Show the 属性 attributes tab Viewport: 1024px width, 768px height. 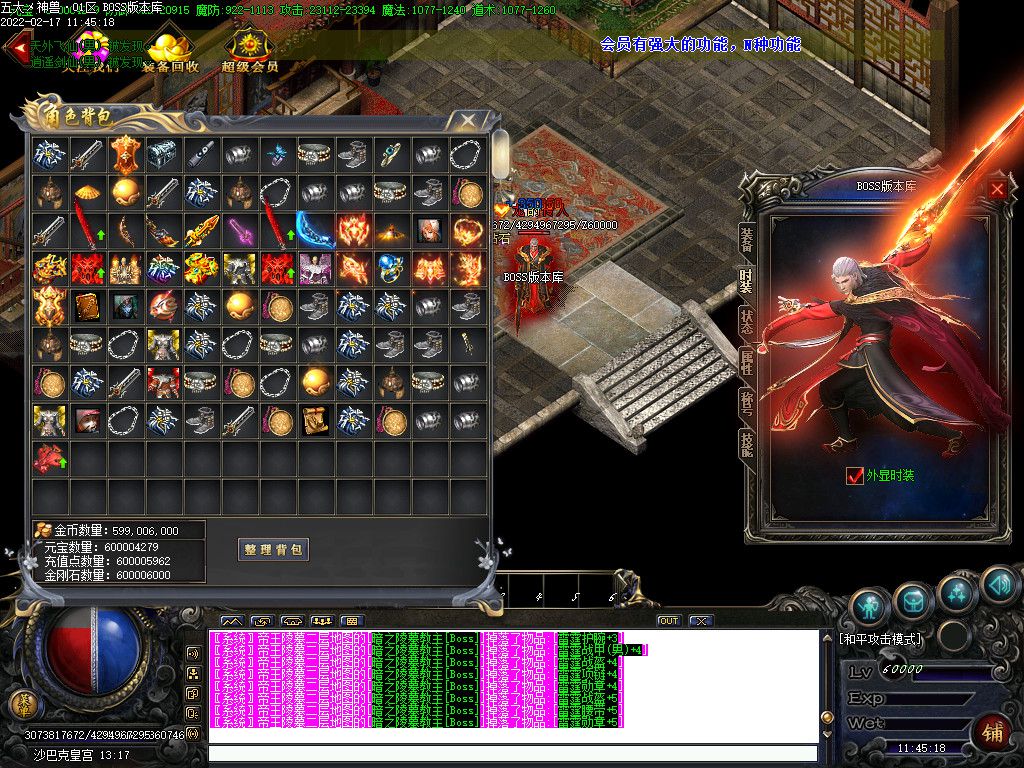[747, 362]
